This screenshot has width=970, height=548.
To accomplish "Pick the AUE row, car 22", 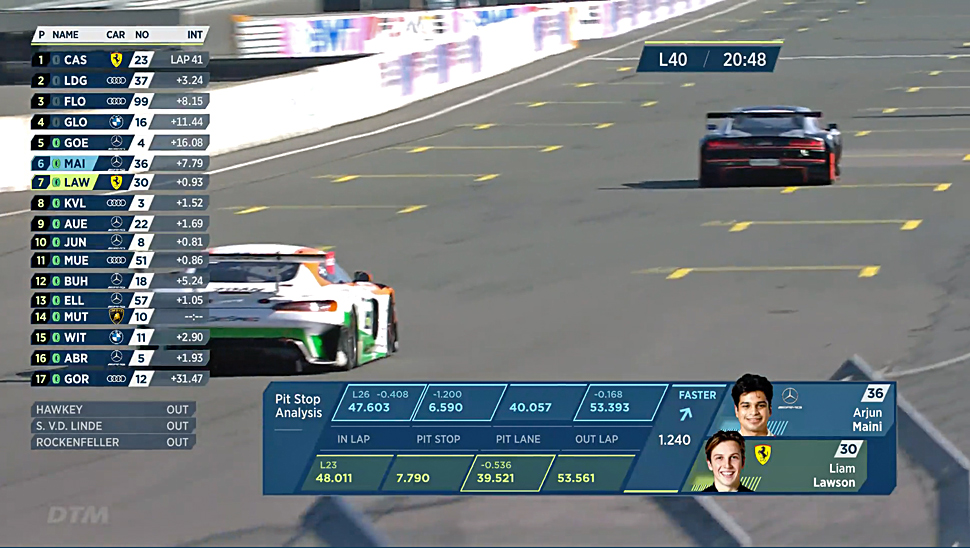I will [x=120, y=223].
